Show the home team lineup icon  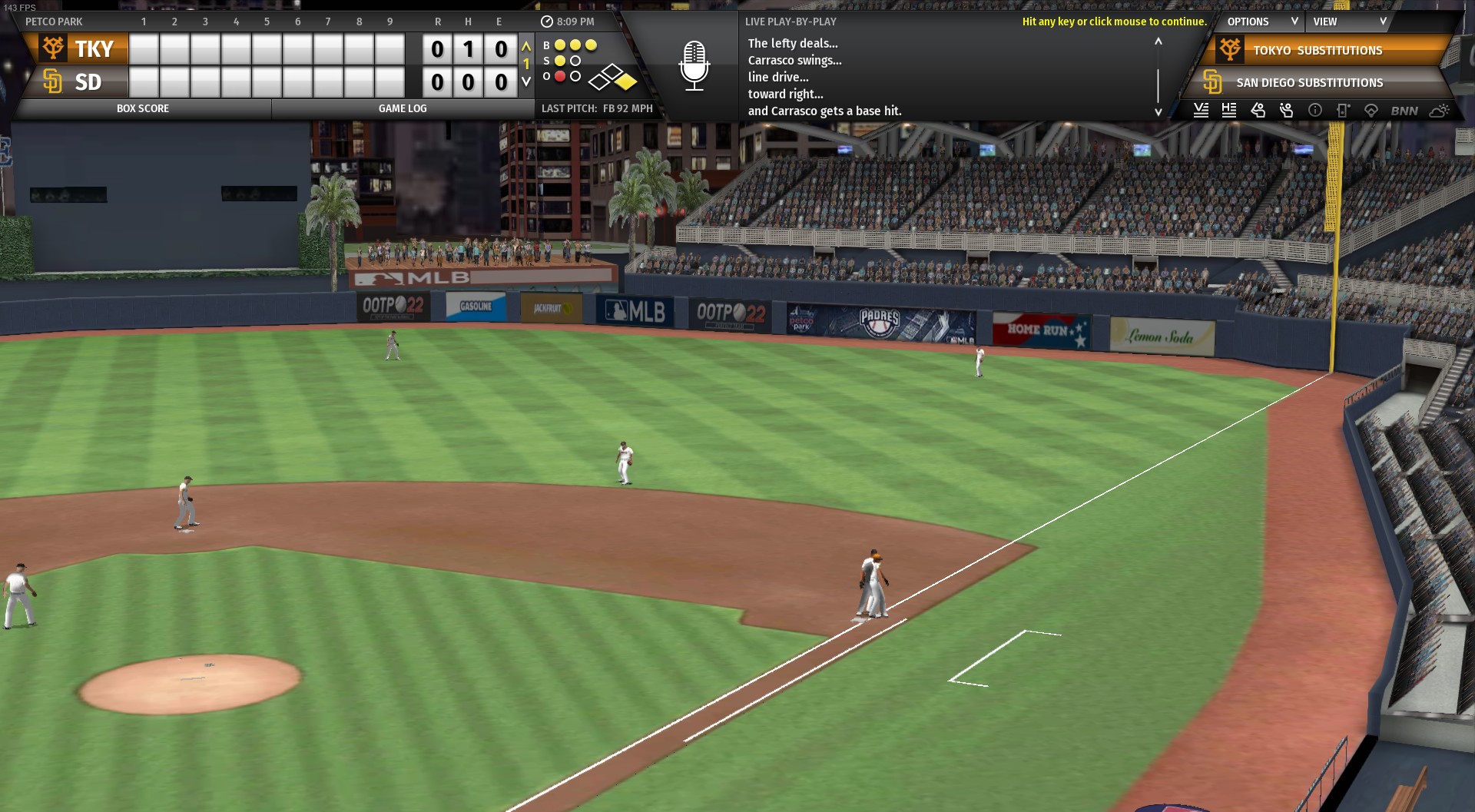[x=1229, y=111]
